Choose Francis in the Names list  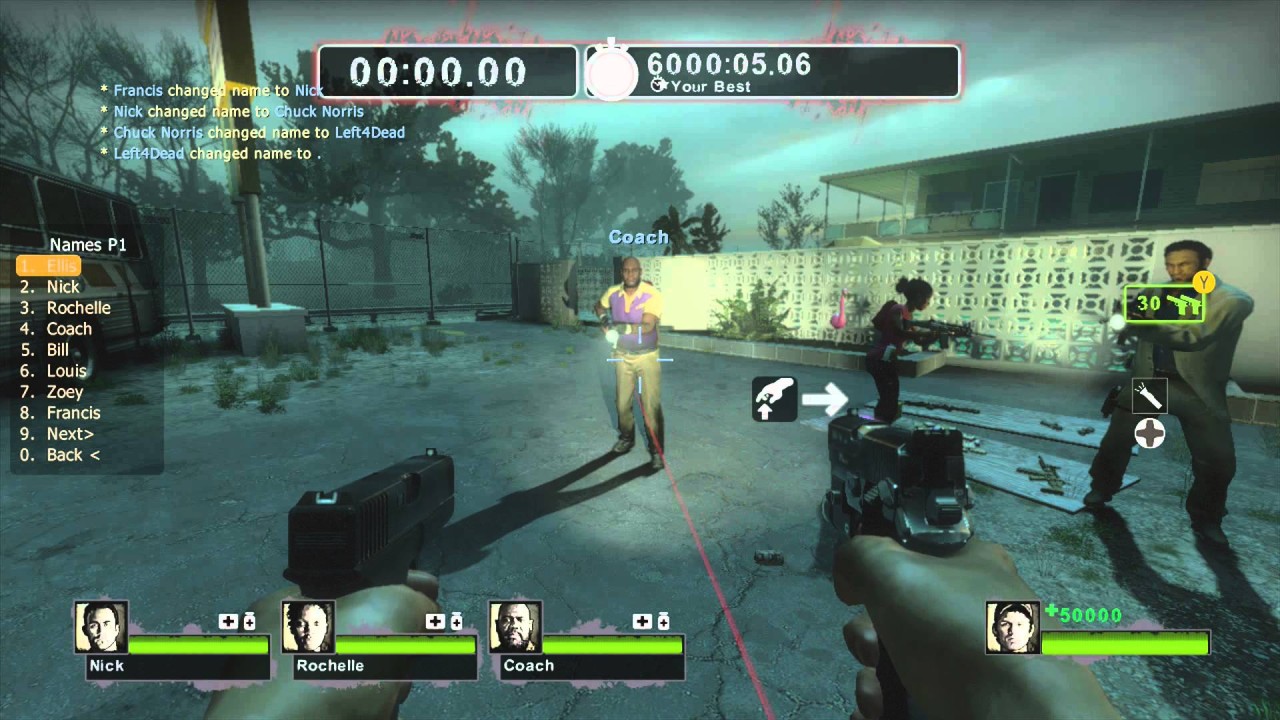coord(73,413)
